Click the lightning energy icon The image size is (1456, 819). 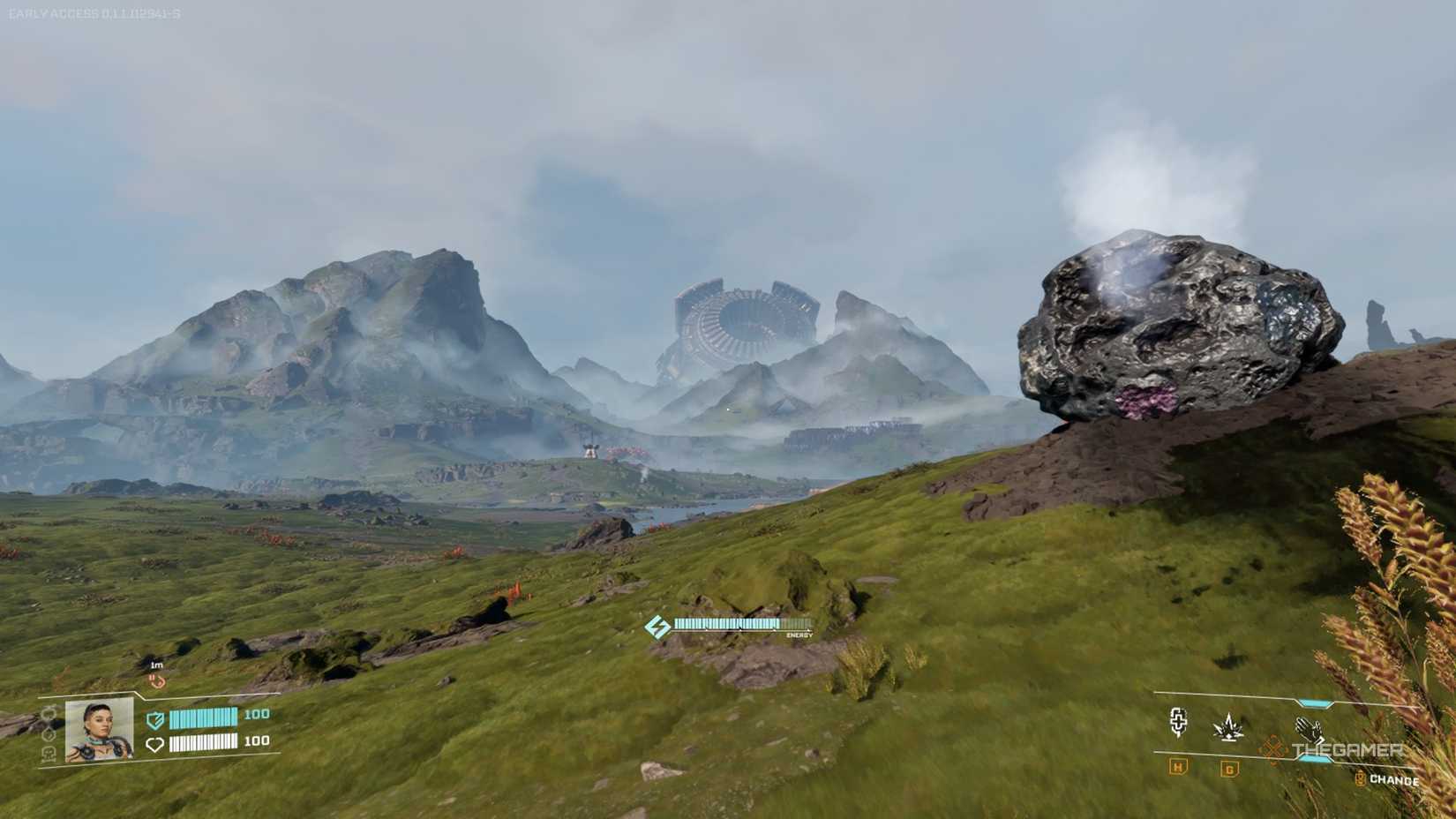pyautogui.click(x=657, y=626)
